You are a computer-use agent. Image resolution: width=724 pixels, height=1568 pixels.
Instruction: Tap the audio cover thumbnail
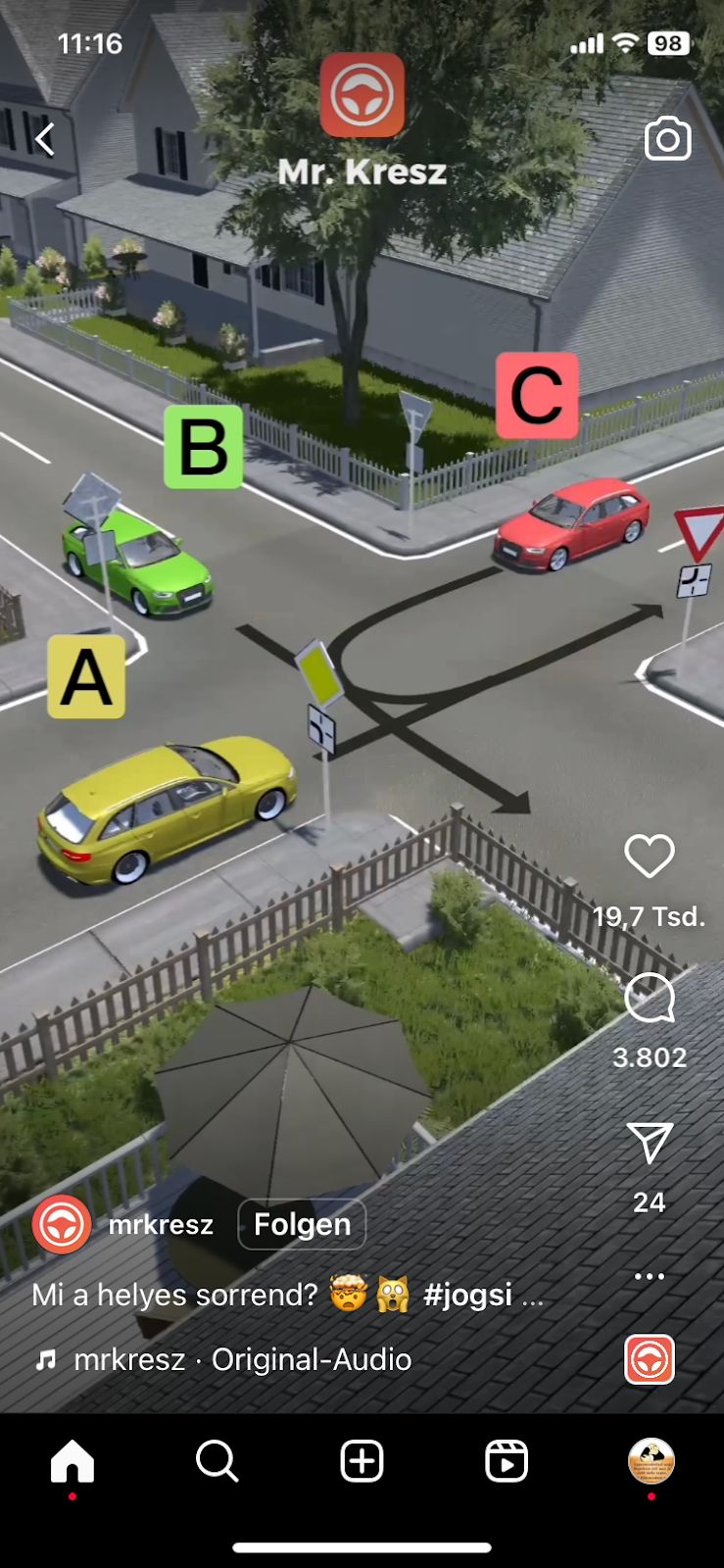(x=650, y=1359)
